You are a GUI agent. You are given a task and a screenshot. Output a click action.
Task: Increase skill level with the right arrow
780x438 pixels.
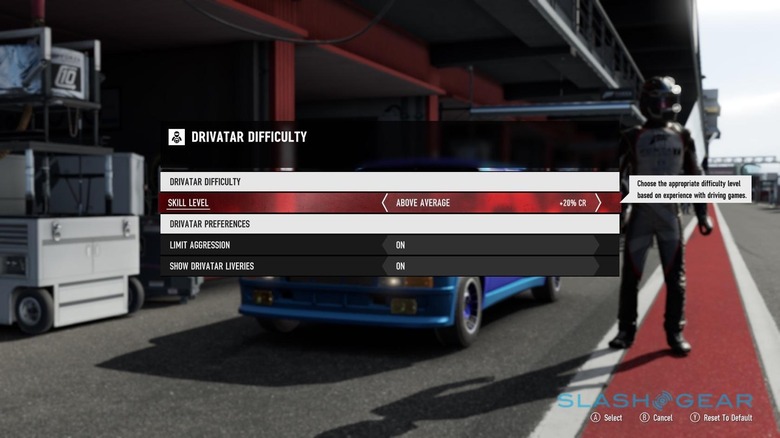[x=598, y=203]
